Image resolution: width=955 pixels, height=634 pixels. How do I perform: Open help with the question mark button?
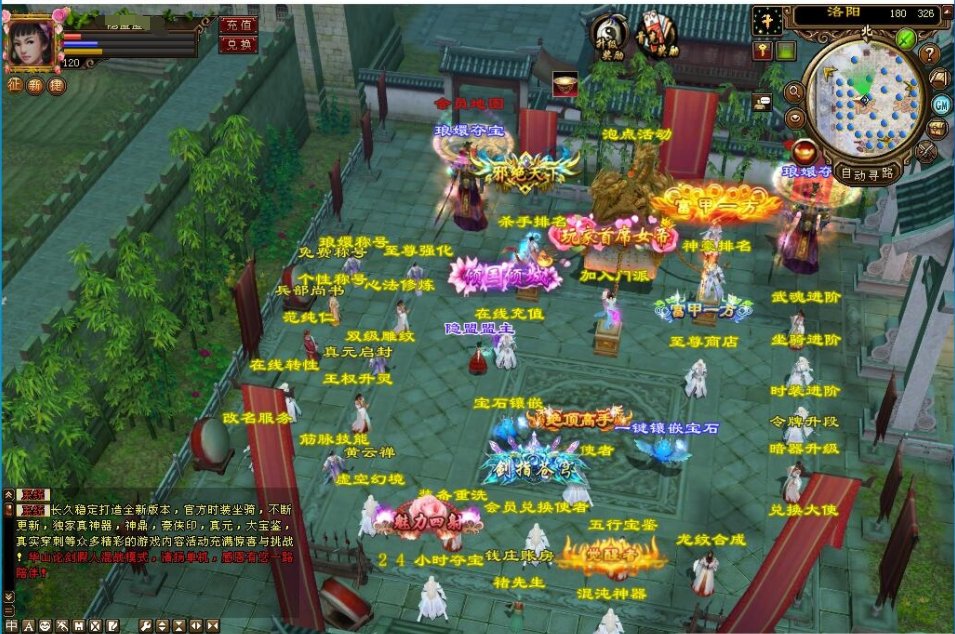pyautogui.click(x=930, y=54)
